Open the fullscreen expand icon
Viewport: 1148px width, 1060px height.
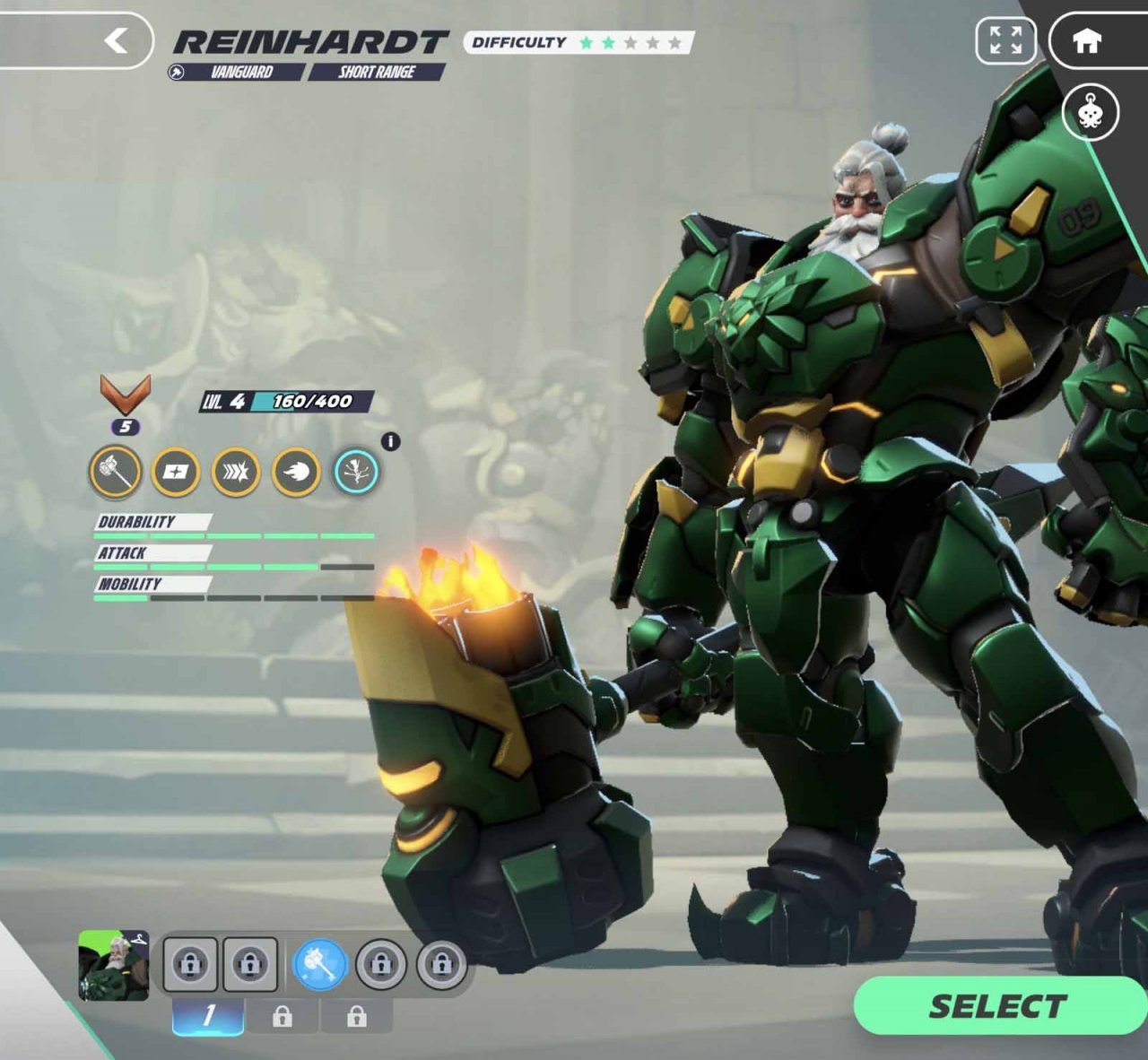tap(1005, 40)
